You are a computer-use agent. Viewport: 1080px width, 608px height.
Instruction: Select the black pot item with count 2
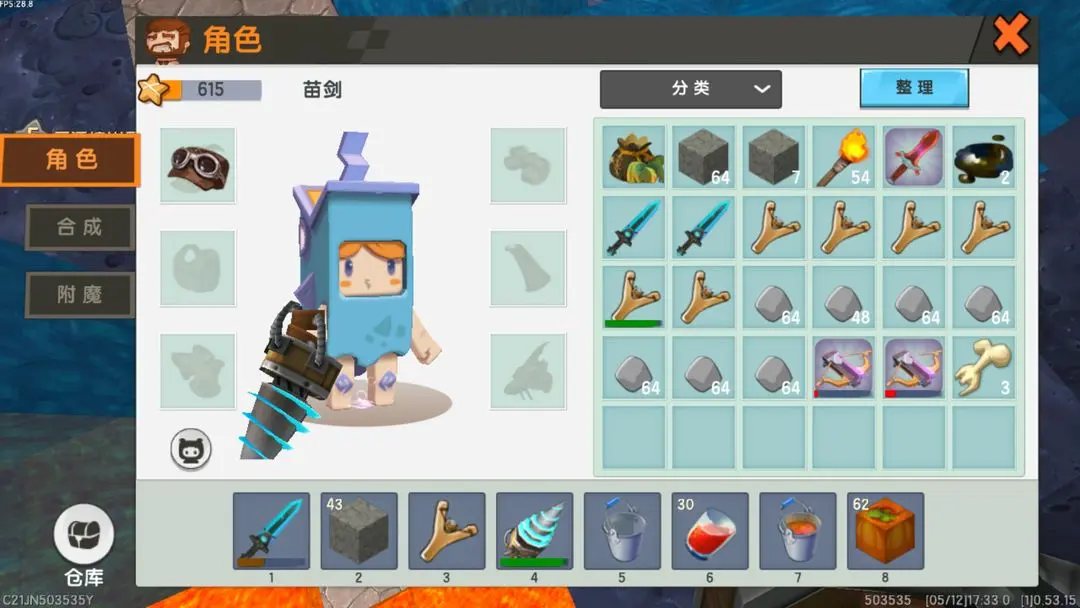click(x=983, y=157)
